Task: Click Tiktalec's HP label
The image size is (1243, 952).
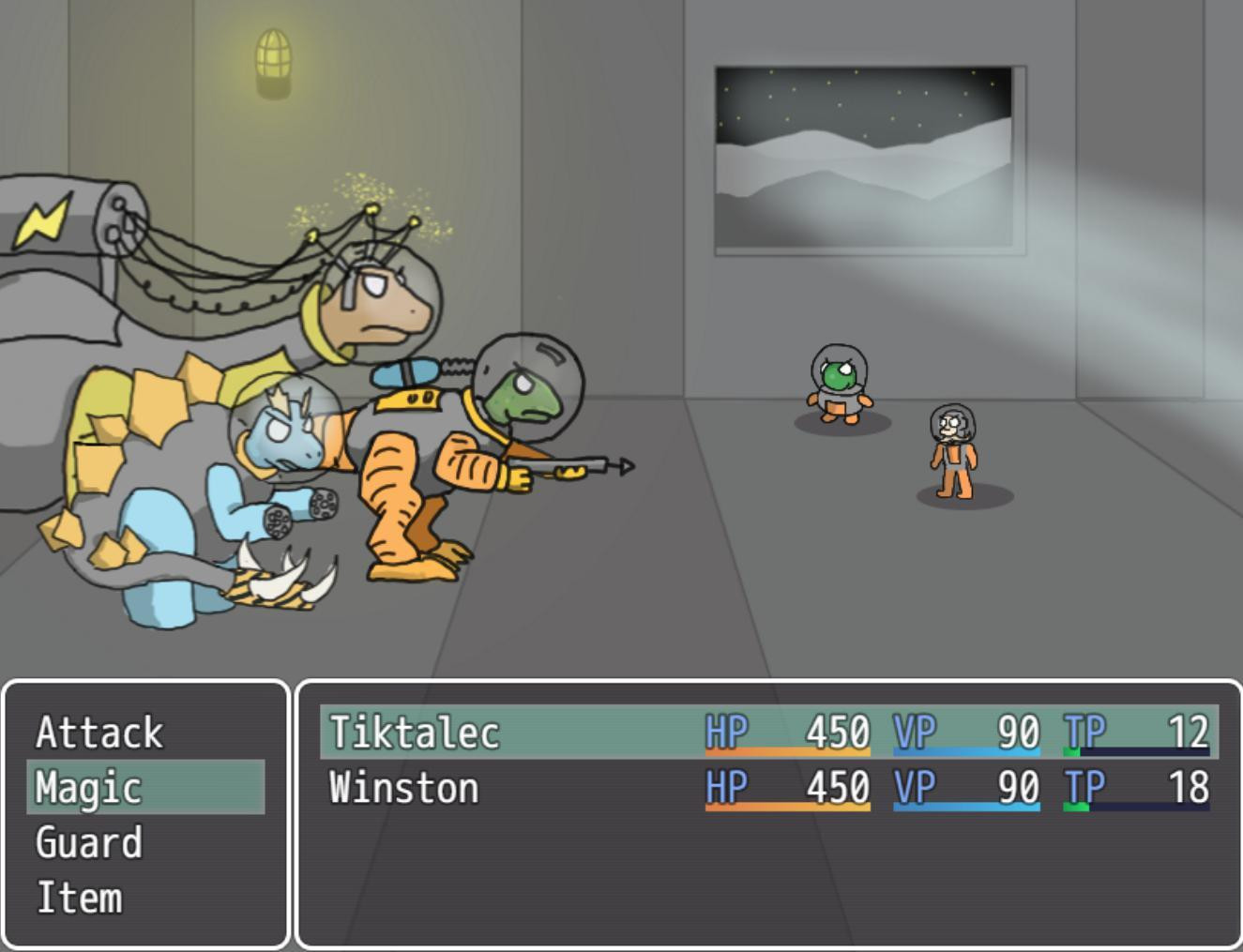Action: (728, 732)
